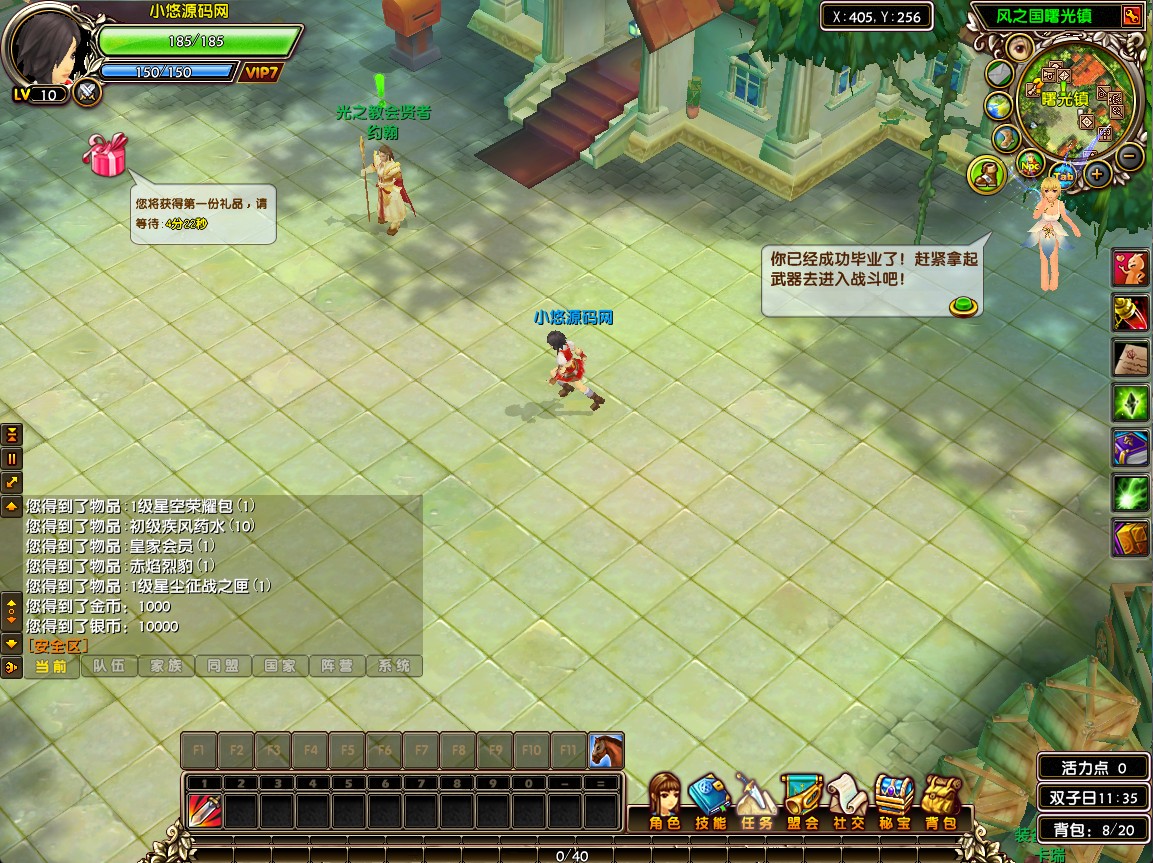Open the 任务 quest menu
Viewport: 1153px width, 863px height.
(x=757, y=800)
